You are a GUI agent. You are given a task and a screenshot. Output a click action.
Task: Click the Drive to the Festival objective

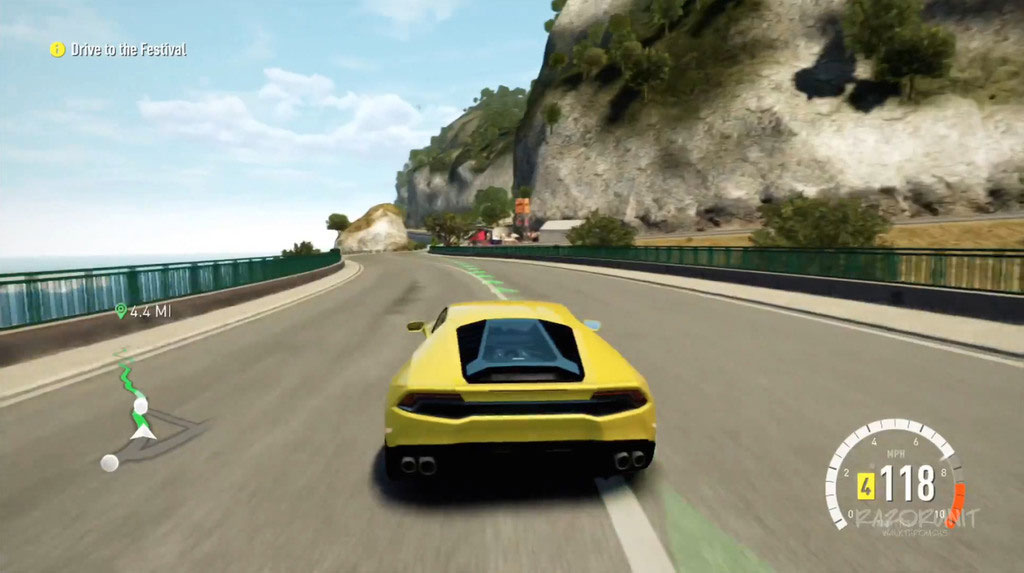coord(119,49)
